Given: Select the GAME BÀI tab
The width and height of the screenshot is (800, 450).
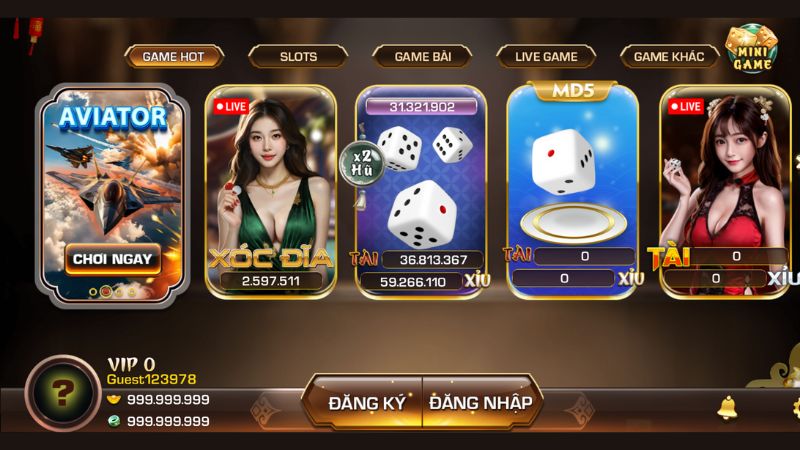Looking at the screenshot, I should (x=422, y=56).
